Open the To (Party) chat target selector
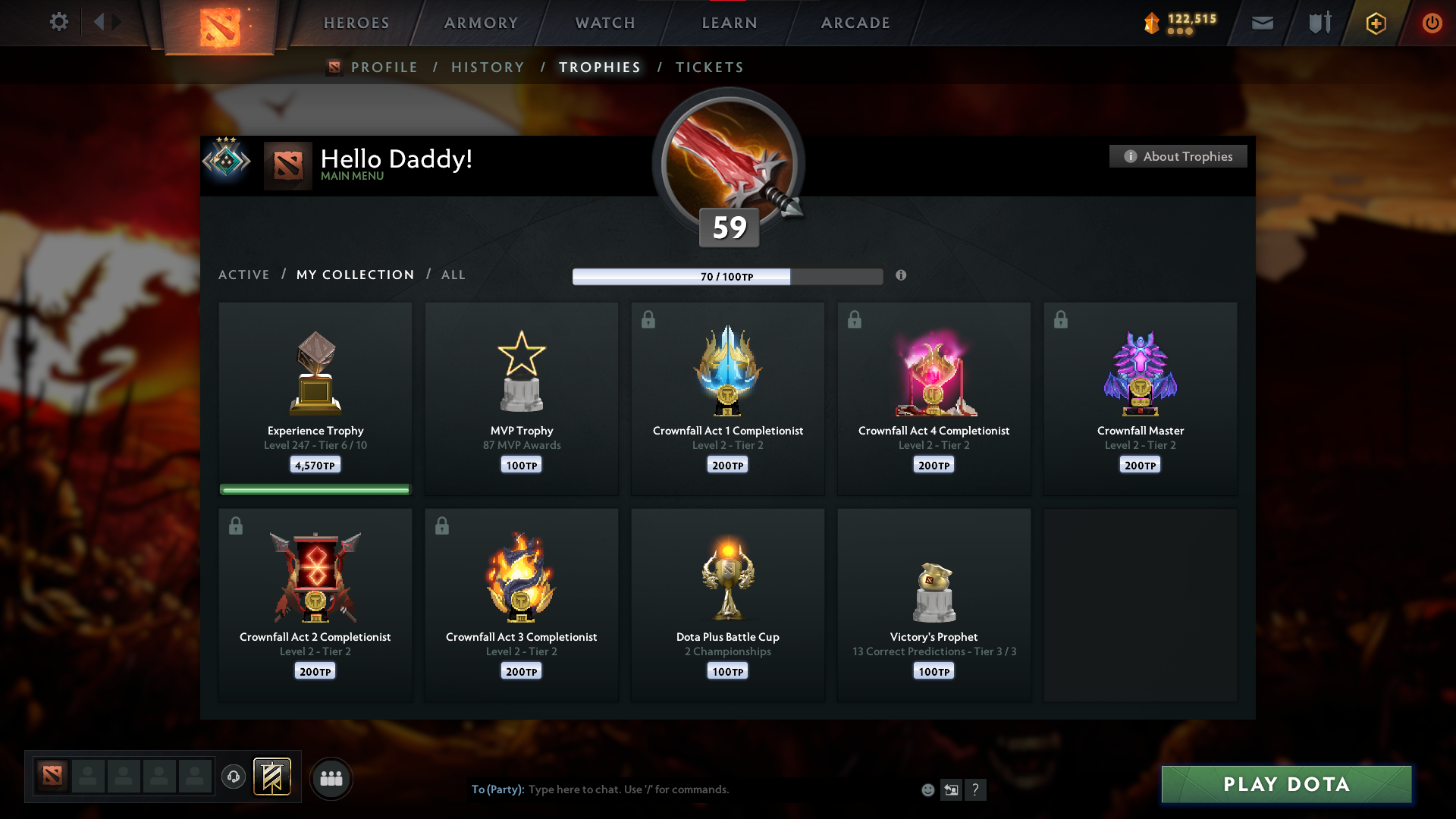This screenshot has height=819, width=1456. click(x=497, y=789)
